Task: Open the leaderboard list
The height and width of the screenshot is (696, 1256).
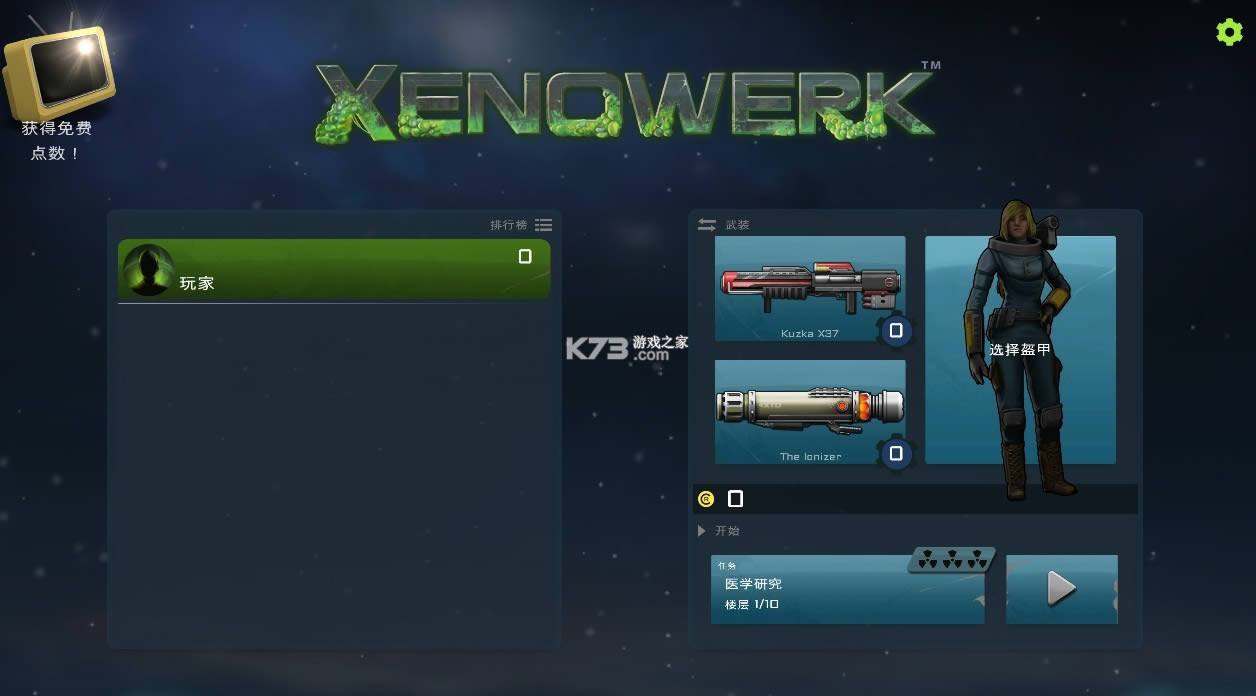Action: [543, 225]
